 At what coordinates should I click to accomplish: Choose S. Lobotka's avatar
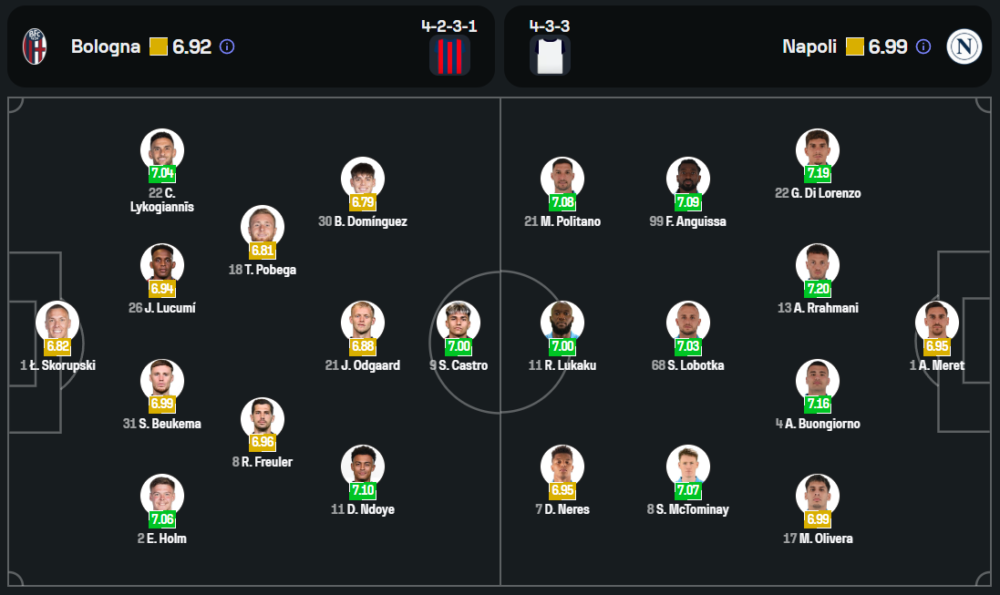(688, 323)
